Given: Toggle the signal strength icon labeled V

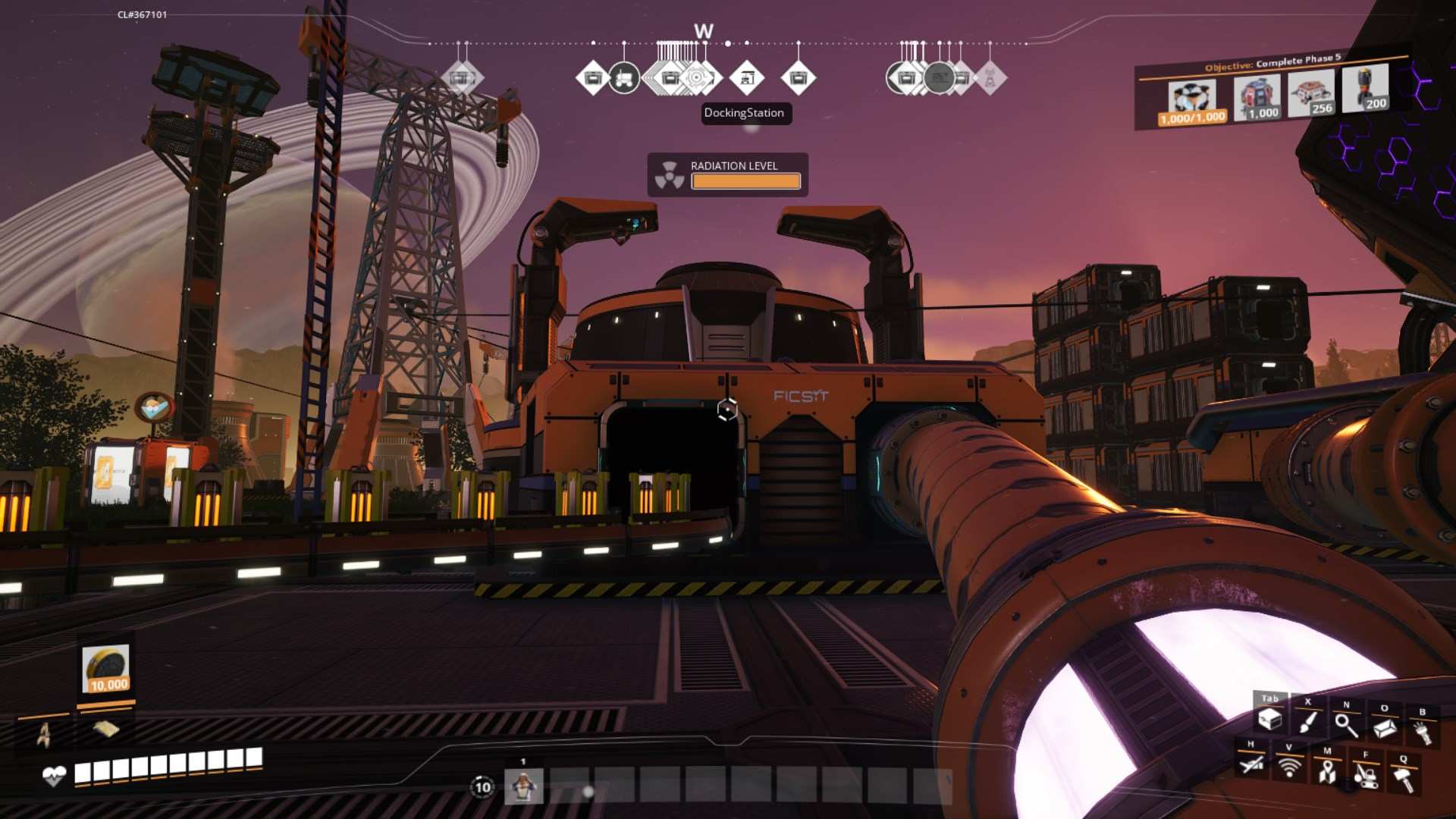Looking at the screenshot, I should click(1290, 767).
